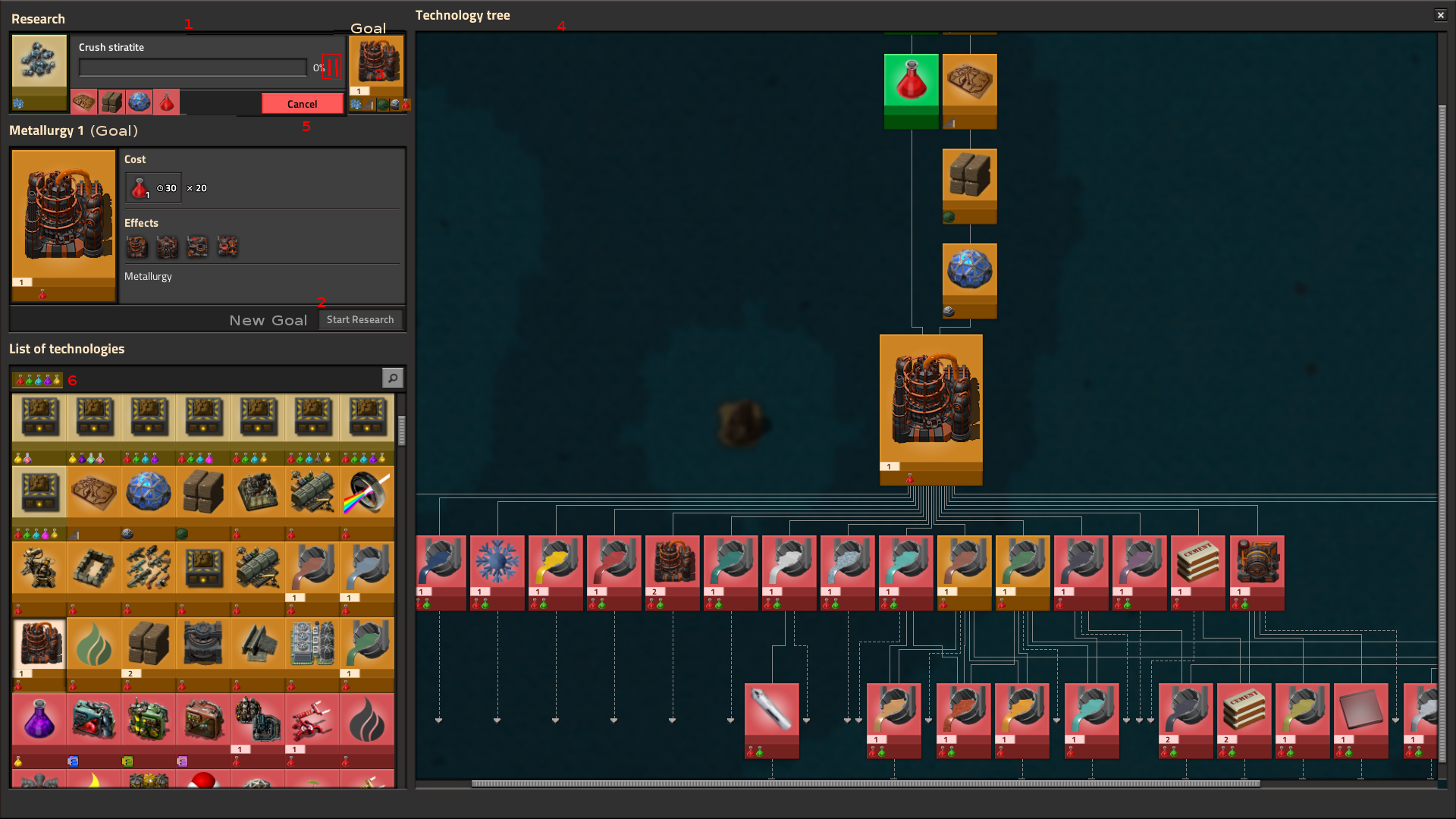Image resolution: width=1456 pixels, height=819 pixels.
Task: Select the rainbow prism technology in the list
Action: click(366, 492)
